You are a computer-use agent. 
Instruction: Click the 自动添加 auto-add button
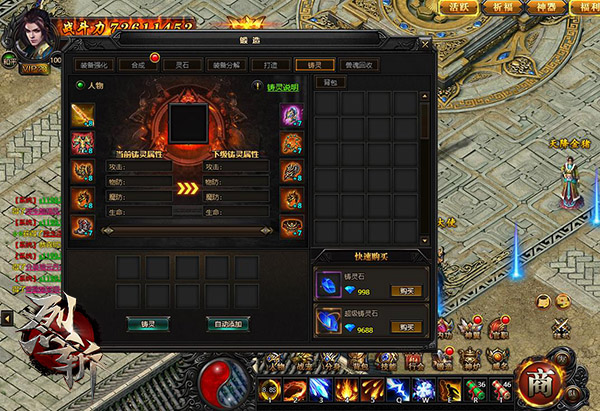227,323
